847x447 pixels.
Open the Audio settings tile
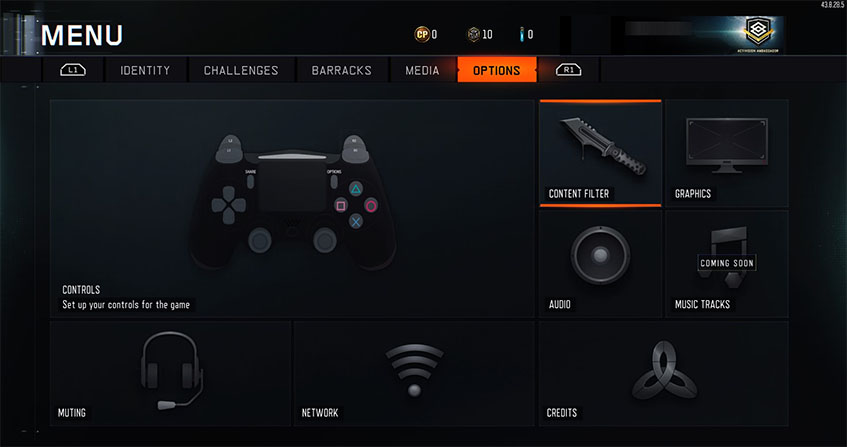coord(600,264)
